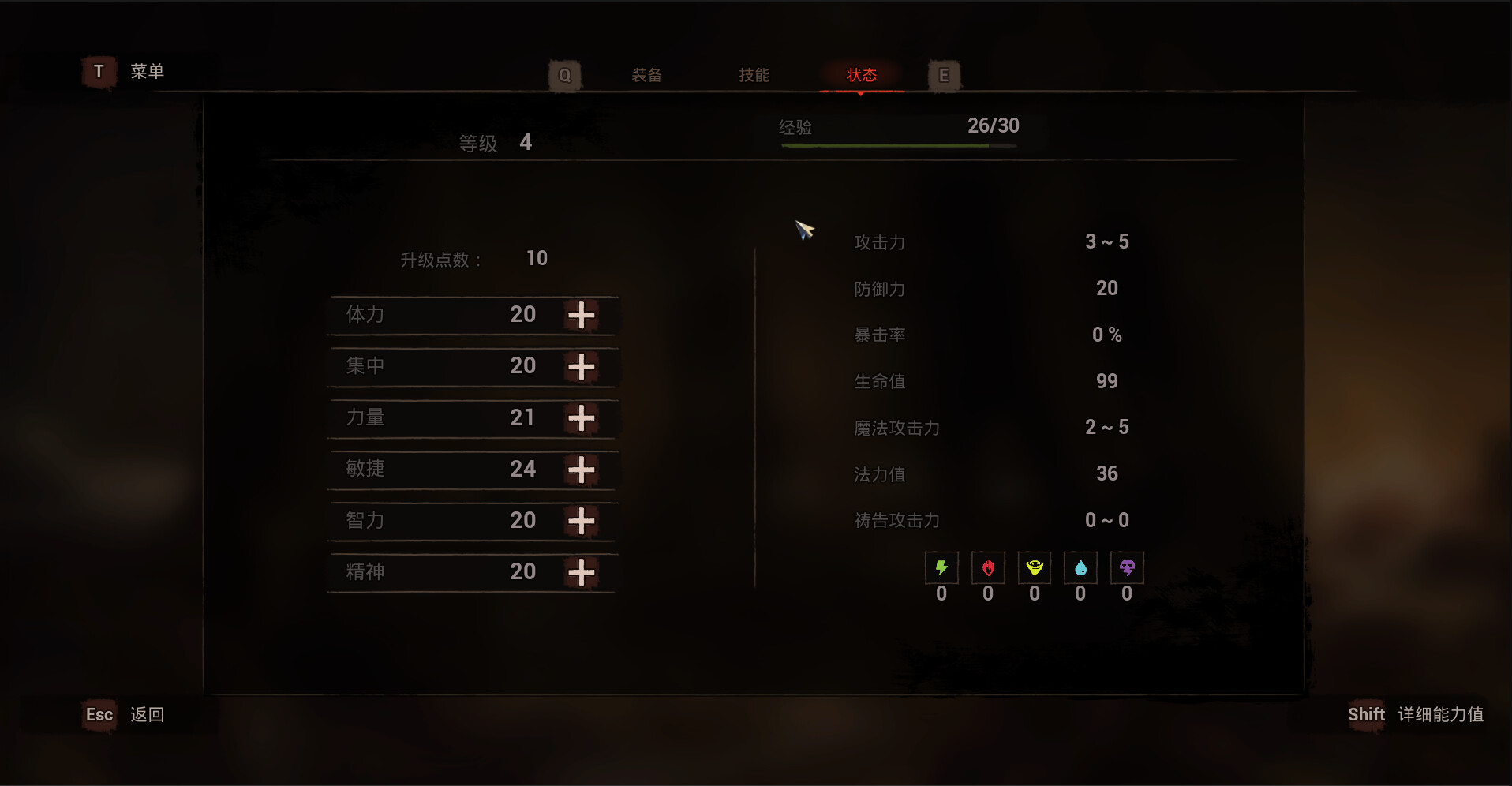Increase 力量 with its plus button
1512x786 pixels.
(582, 418)
